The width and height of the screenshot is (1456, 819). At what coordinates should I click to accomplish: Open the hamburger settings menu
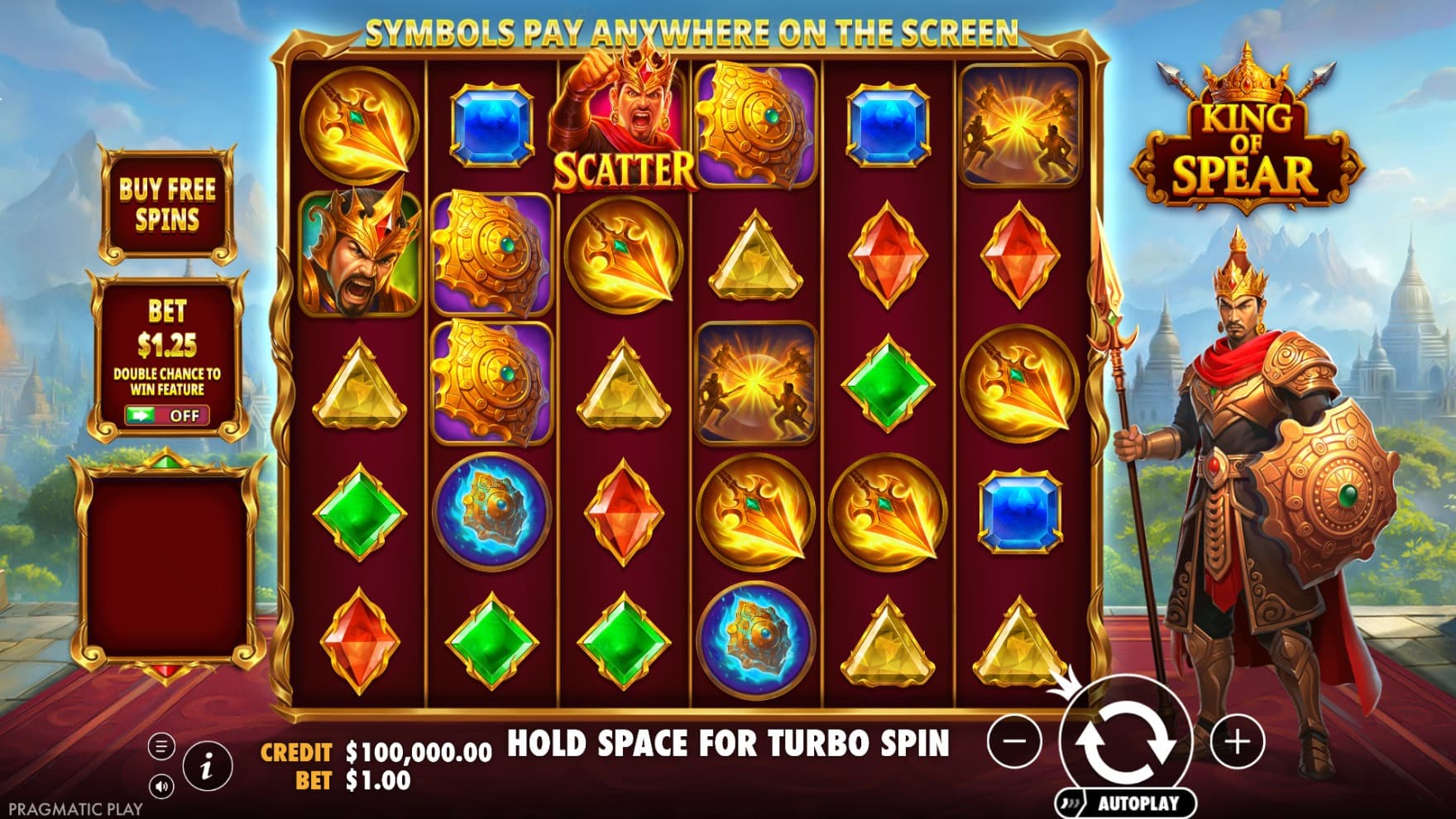[161, 747]
